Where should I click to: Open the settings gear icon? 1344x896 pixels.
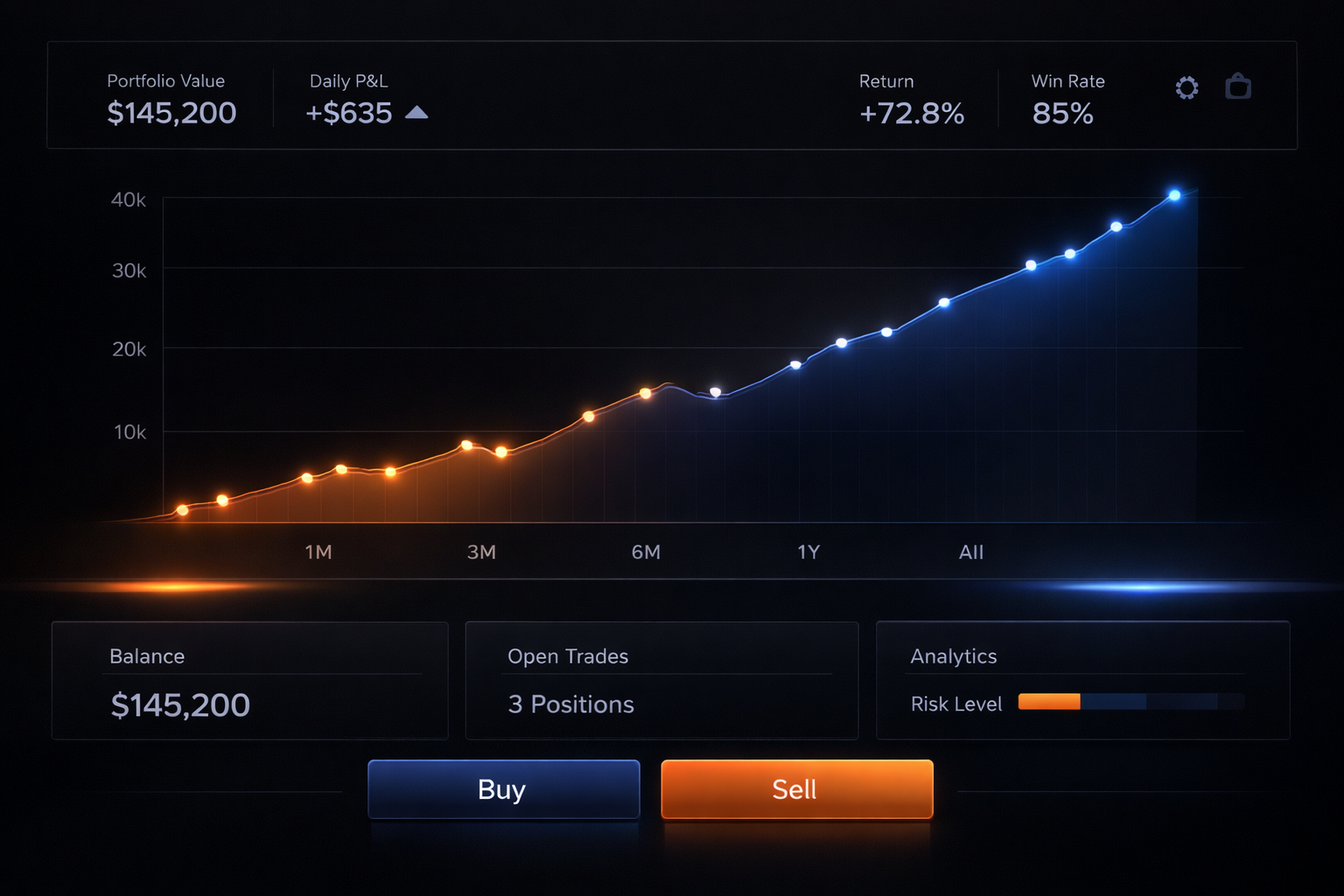point(1186,87)
